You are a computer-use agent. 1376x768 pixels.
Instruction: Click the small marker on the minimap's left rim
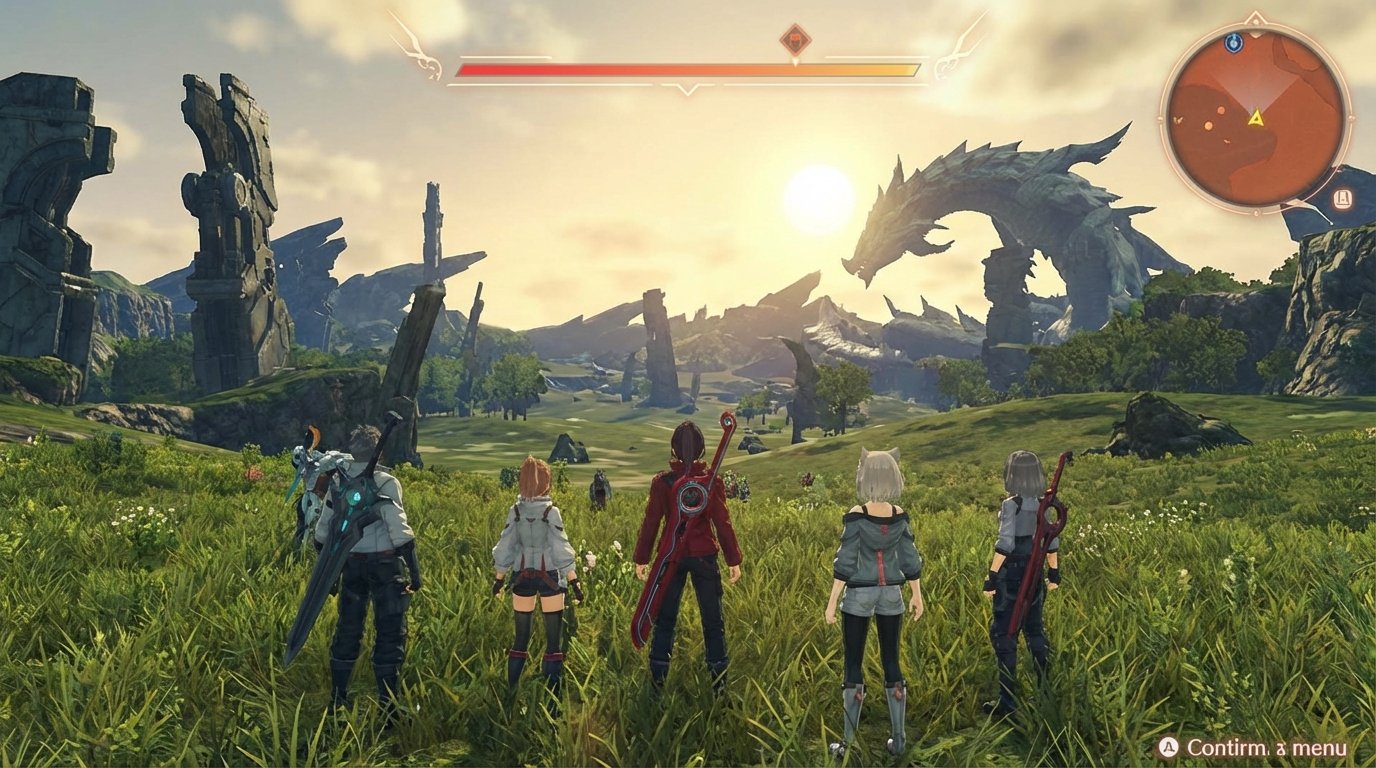[1159, 117]
